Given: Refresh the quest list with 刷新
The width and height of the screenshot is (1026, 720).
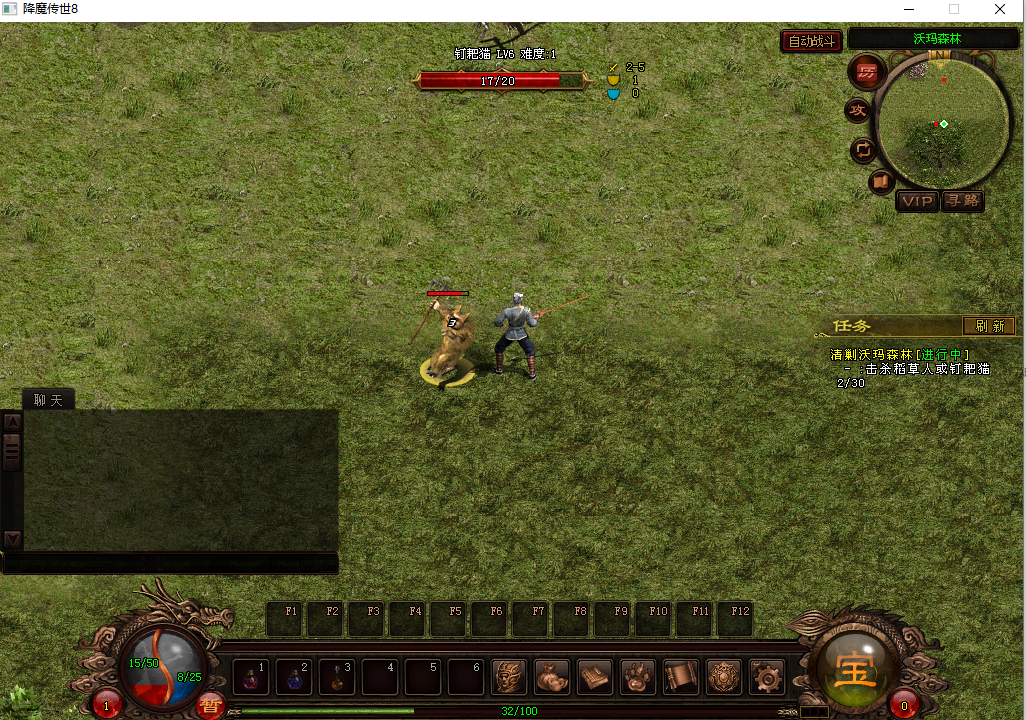Looking at the screenshot, I should (989, 326).
